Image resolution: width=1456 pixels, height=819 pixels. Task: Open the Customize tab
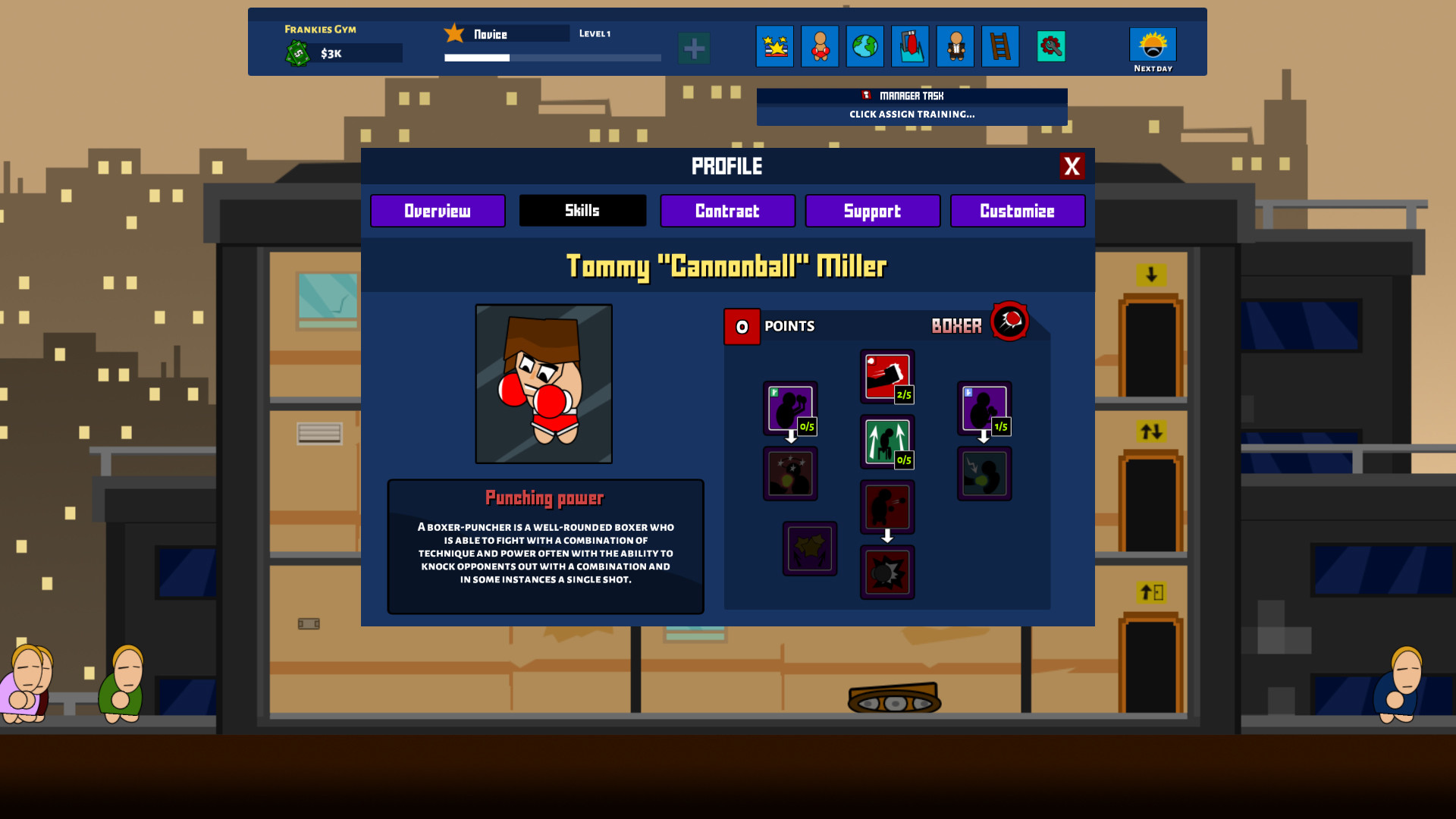(1017, 211)
